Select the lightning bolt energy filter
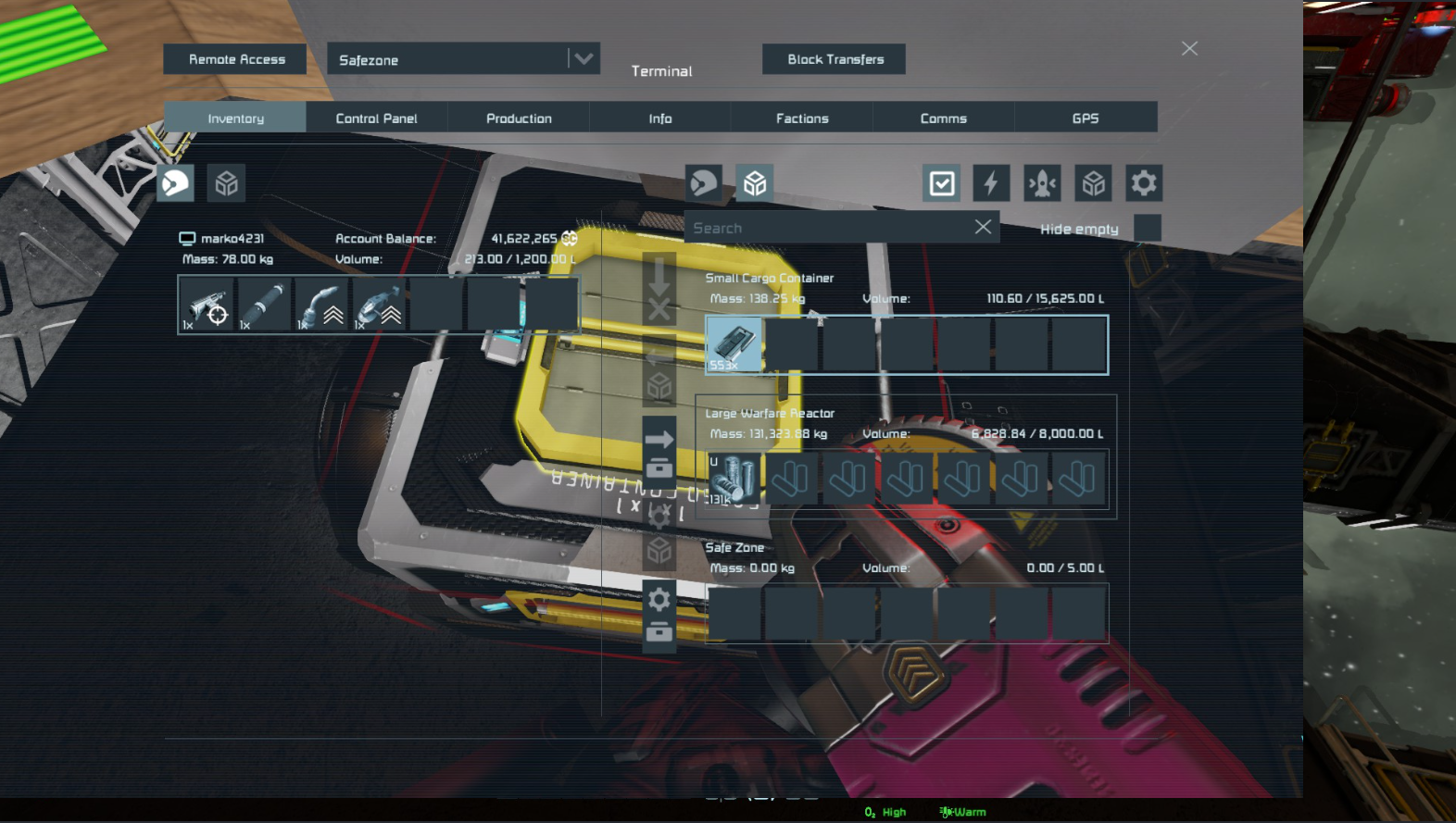This screenshot has width=1456, height=823. (x=991, y=183)
